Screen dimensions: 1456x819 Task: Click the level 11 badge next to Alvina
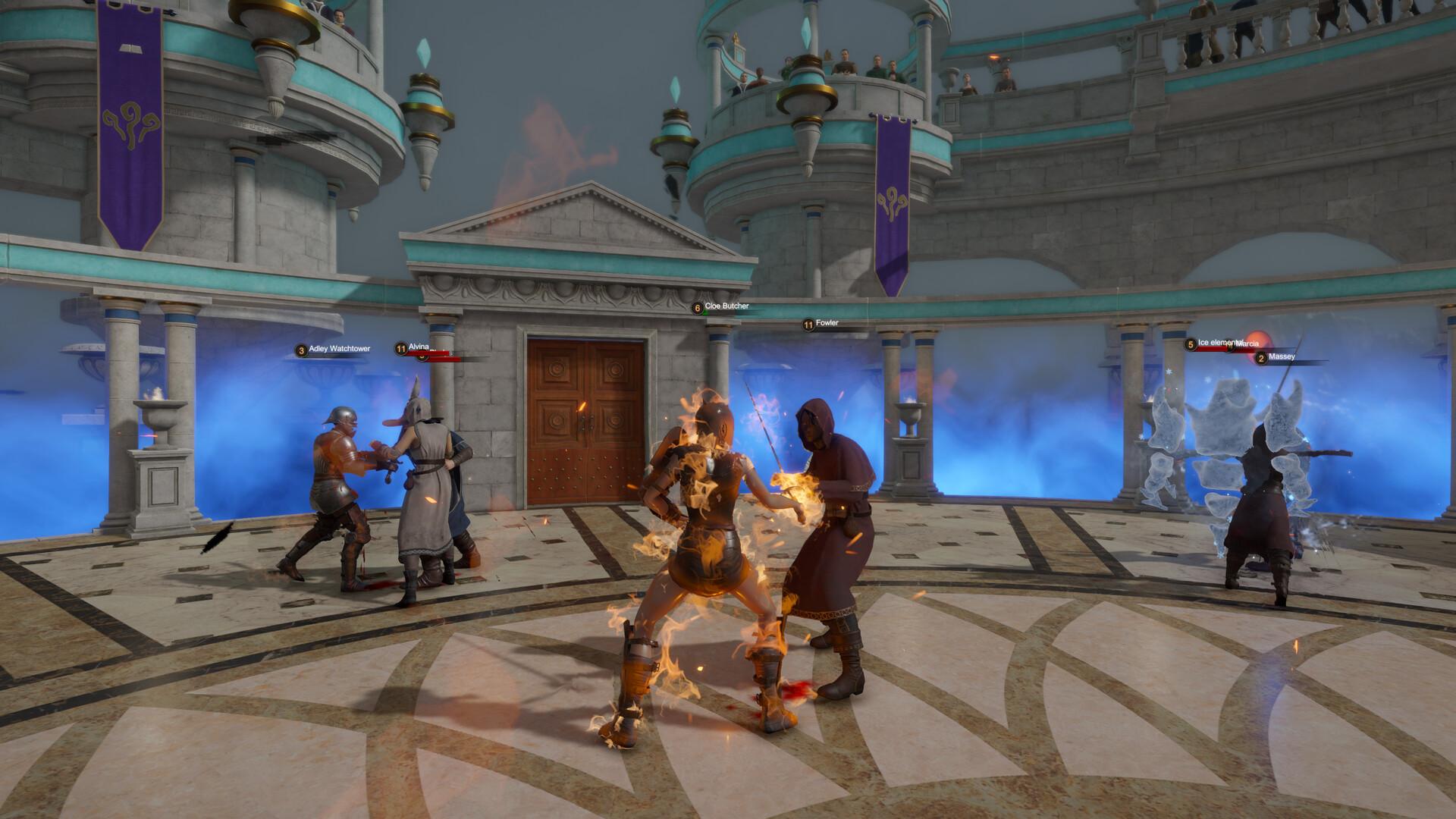coord(400,348)
